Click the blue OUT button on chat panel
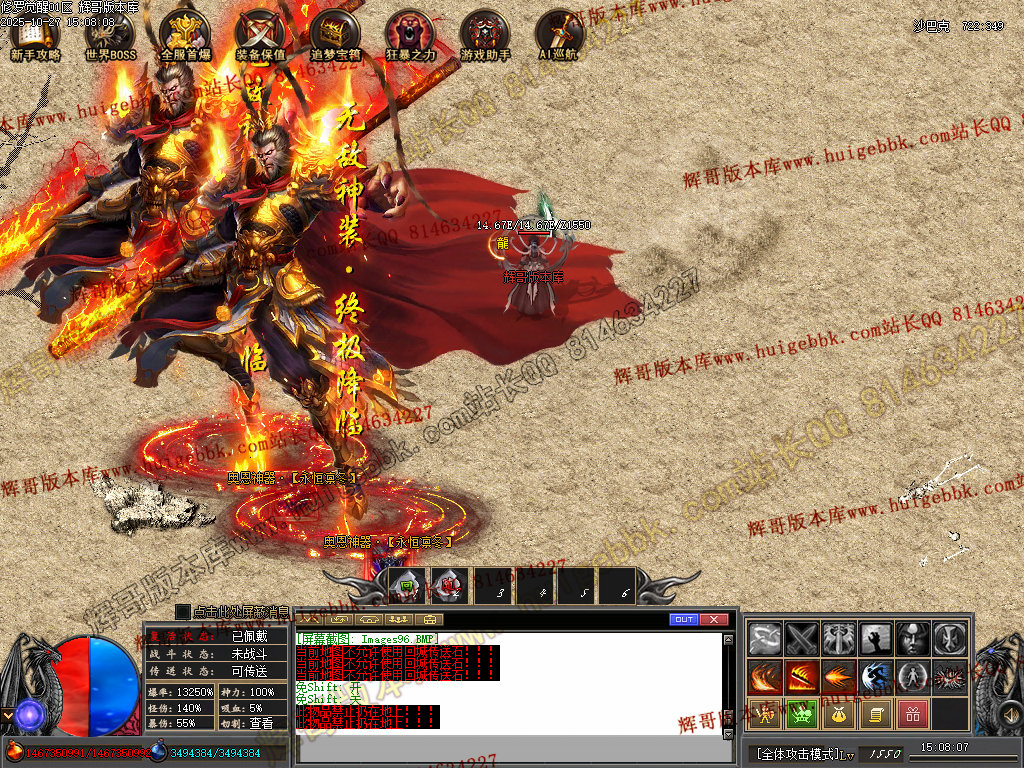 684,620
